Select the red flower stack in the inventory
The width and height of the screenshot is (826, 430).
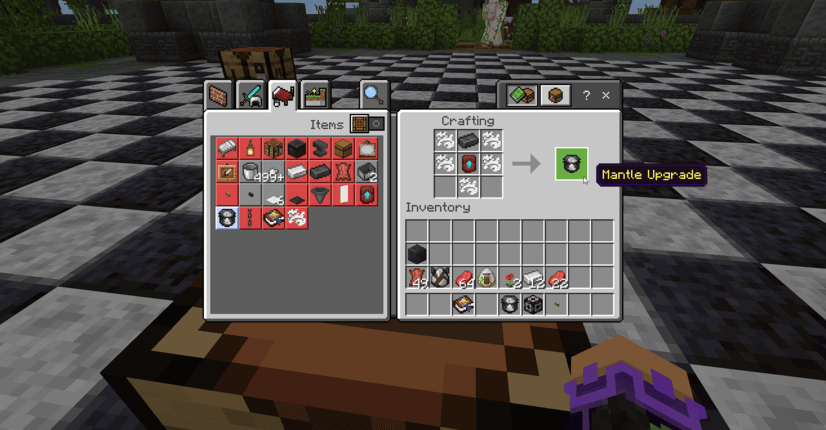pos(510,278)
